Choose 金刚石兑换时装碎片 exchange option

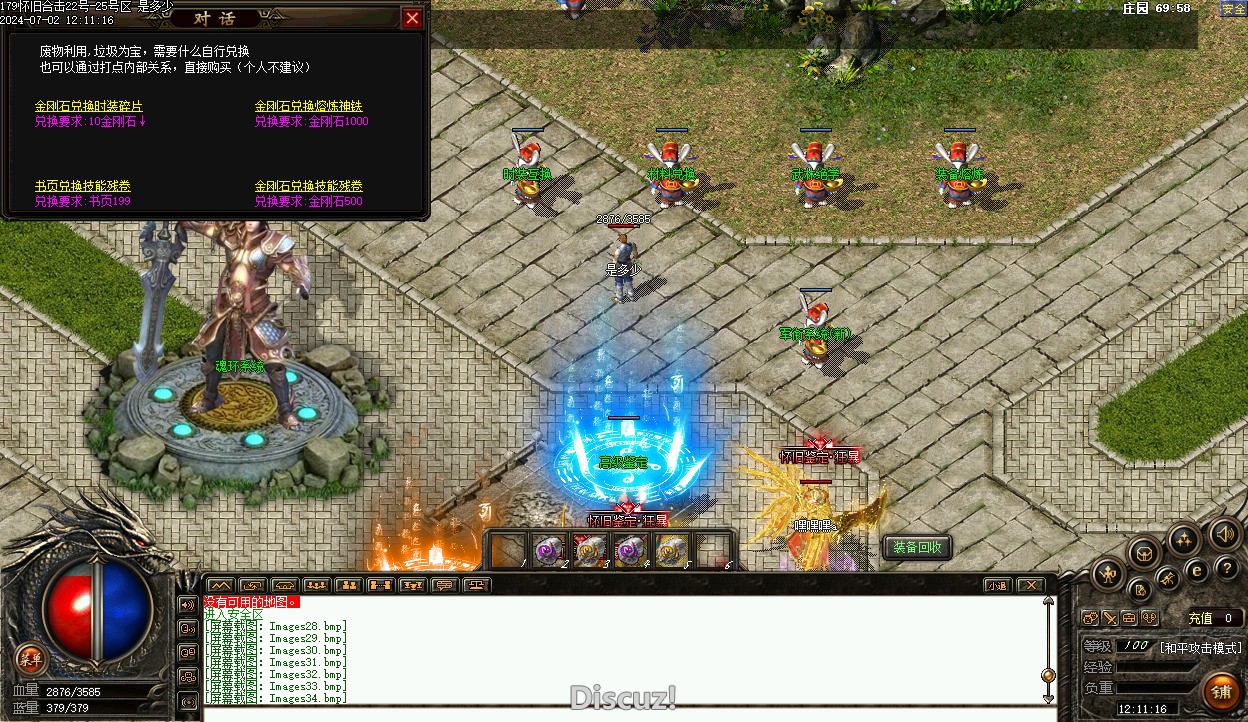(x=88, y=106)
